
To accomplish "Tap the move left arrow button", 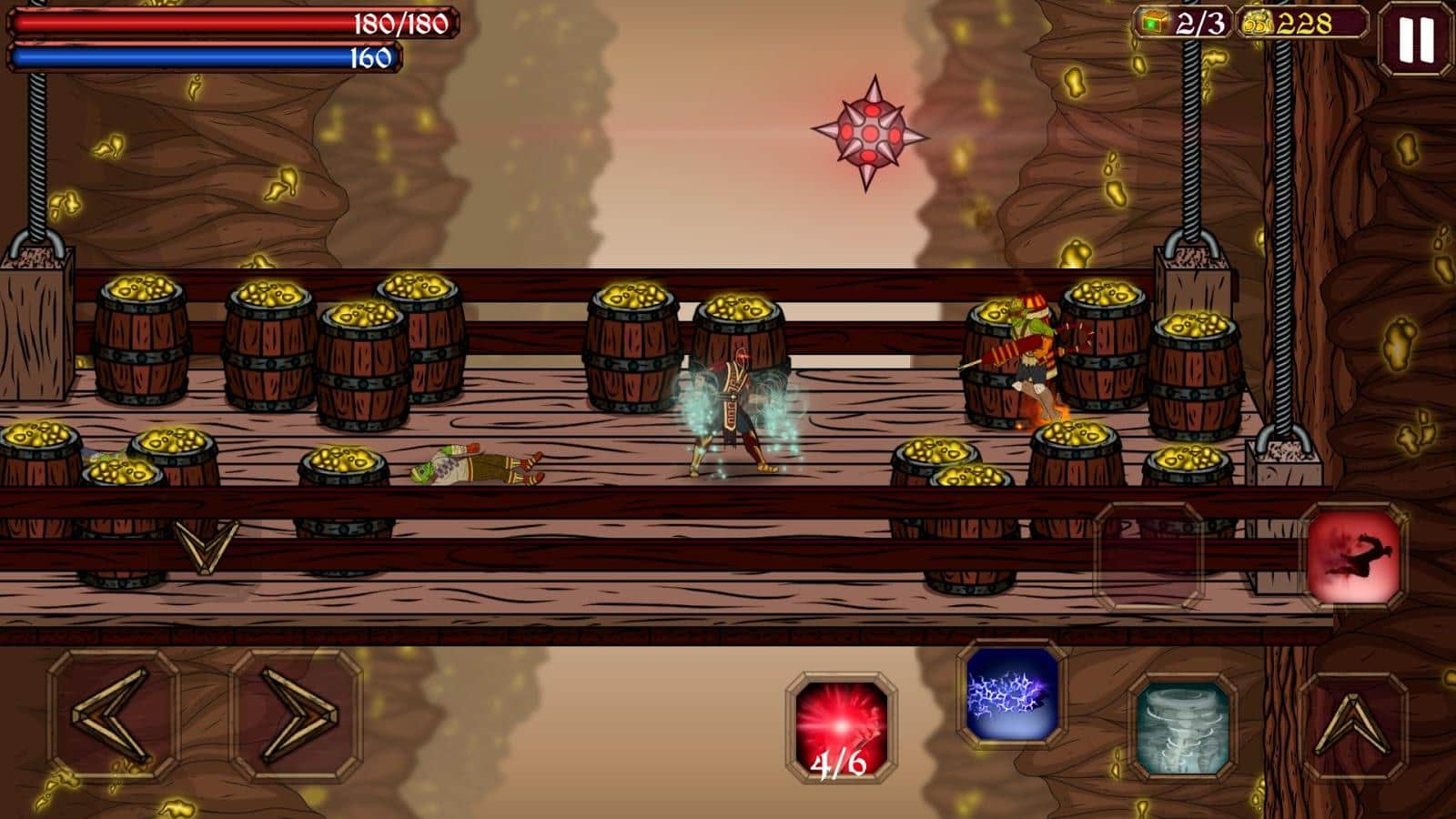I will [114, 714].
